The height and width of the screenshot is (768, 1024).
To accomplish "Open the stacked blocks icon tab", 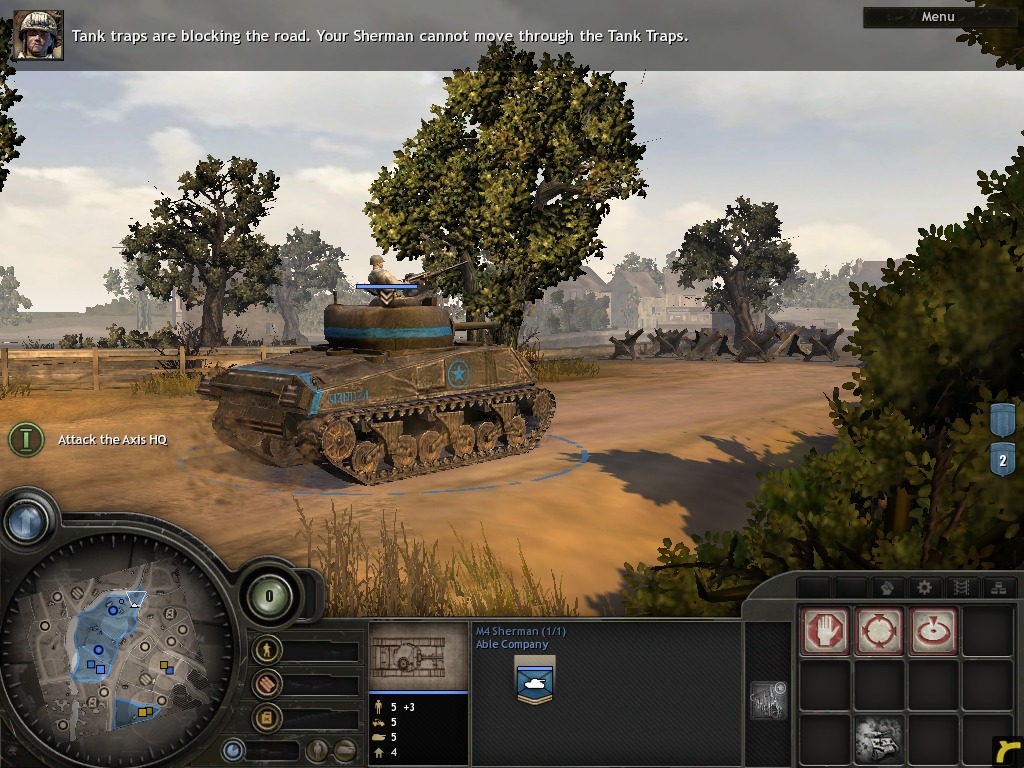I will (x=997, y=588).
